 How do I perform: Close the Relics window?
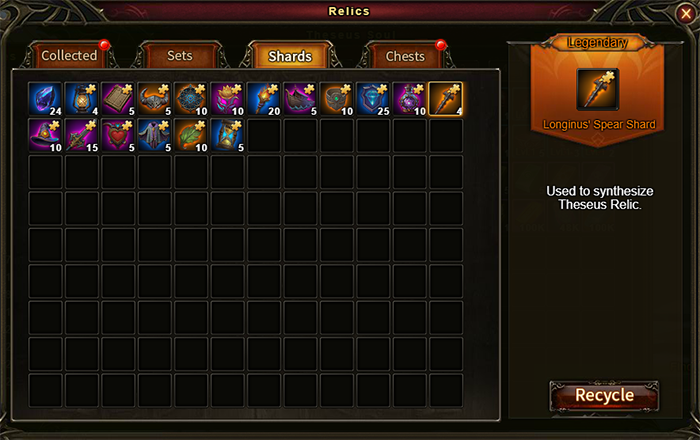[x=685, y=12]
